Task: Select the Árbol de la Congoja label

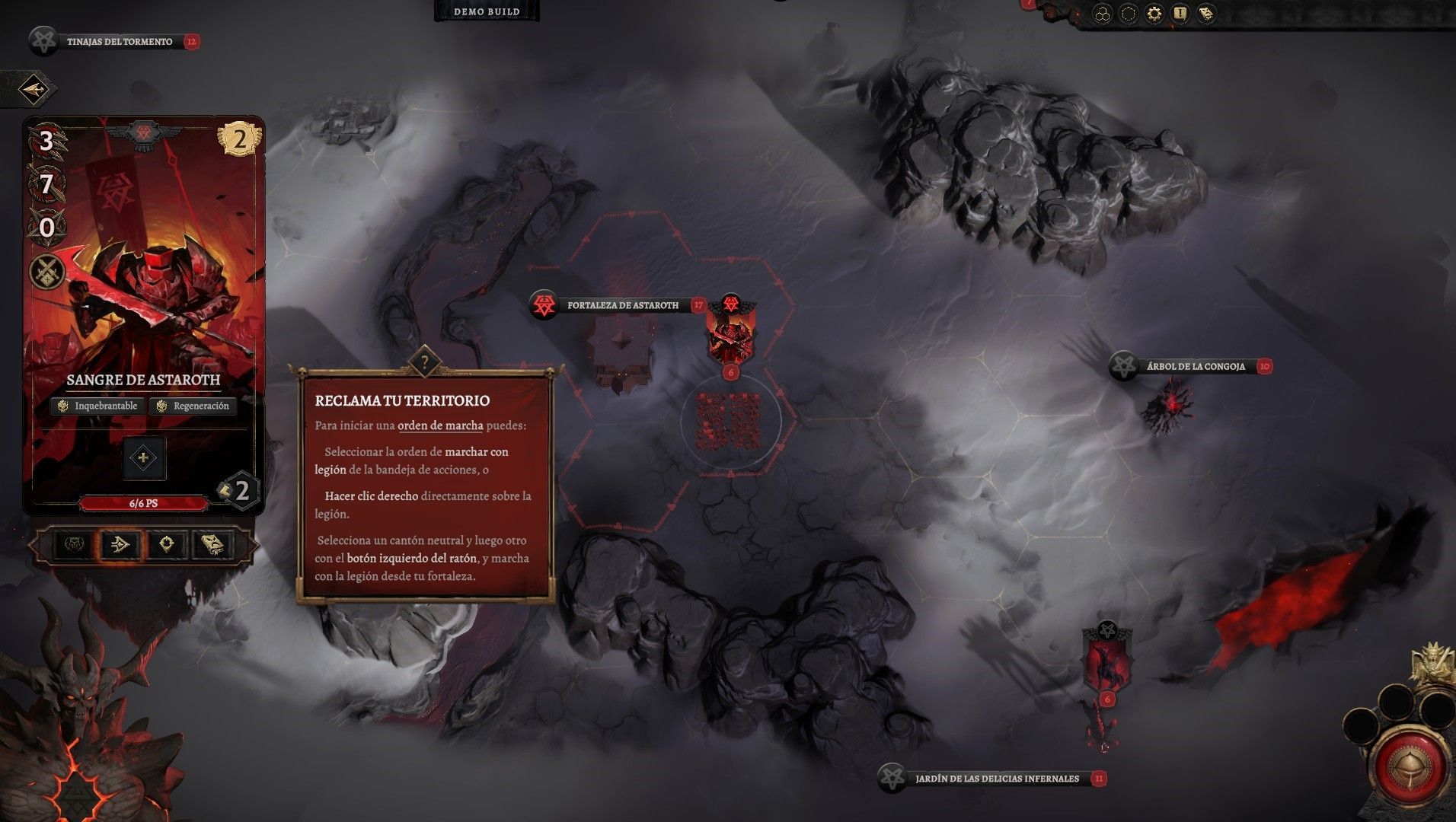Action: [1195, 366]
